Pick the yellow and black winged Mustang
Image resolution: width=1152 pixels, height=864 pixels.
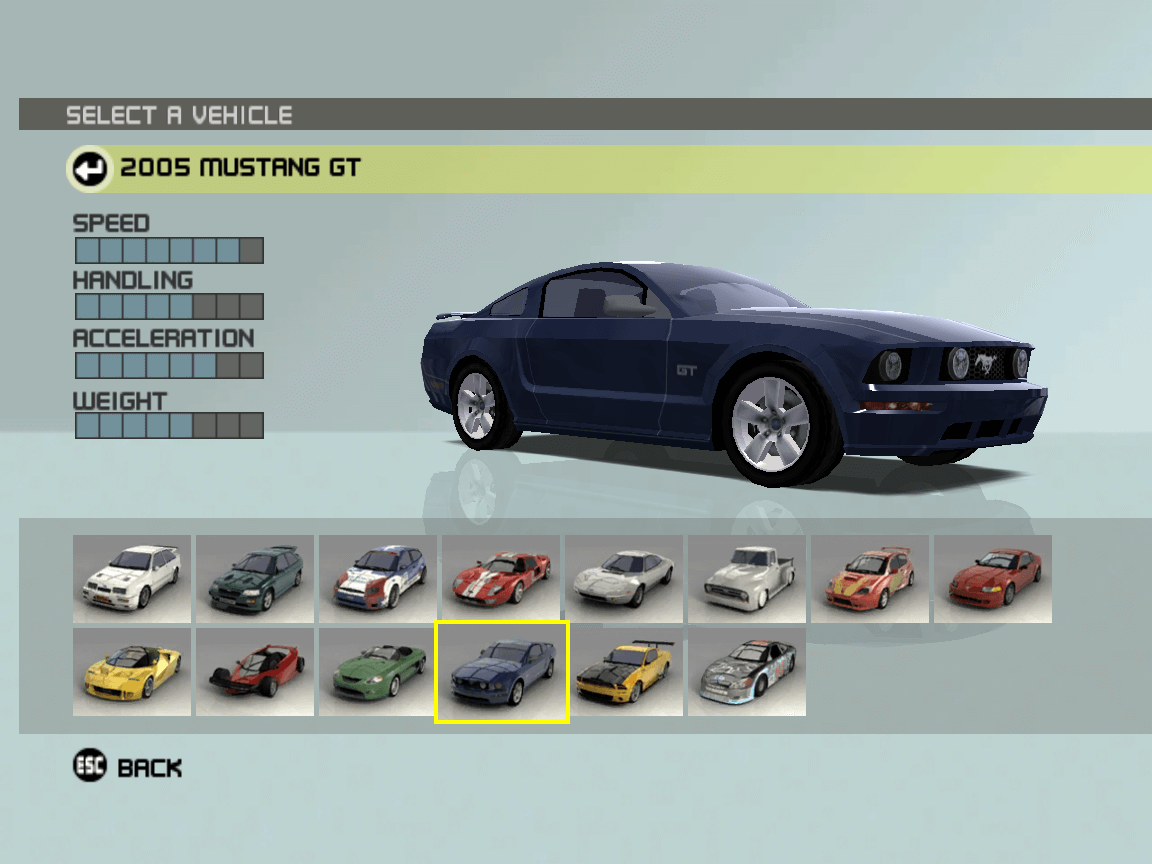coord(624,672)
